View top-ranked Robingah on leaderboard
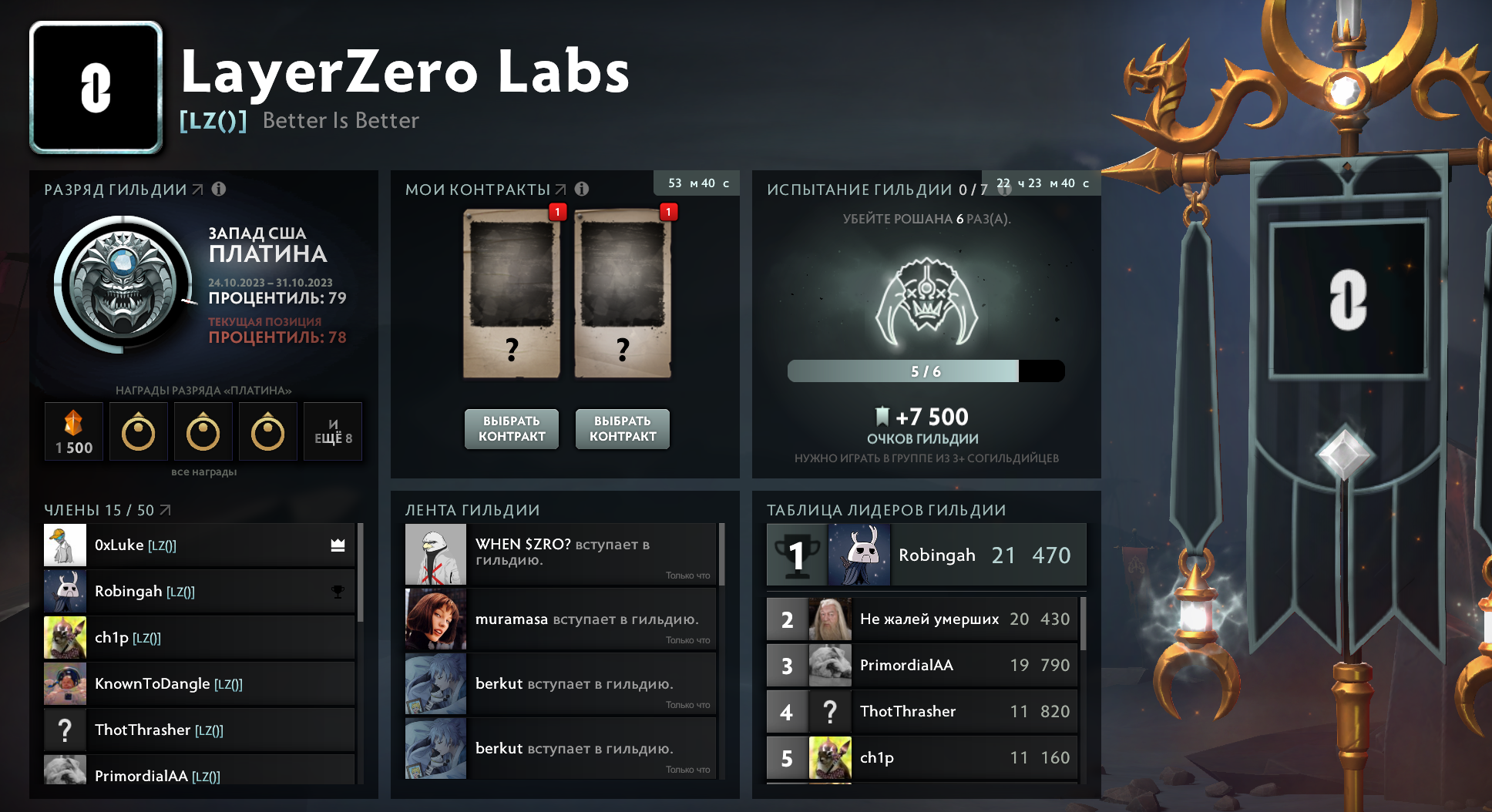 (926, 555)
